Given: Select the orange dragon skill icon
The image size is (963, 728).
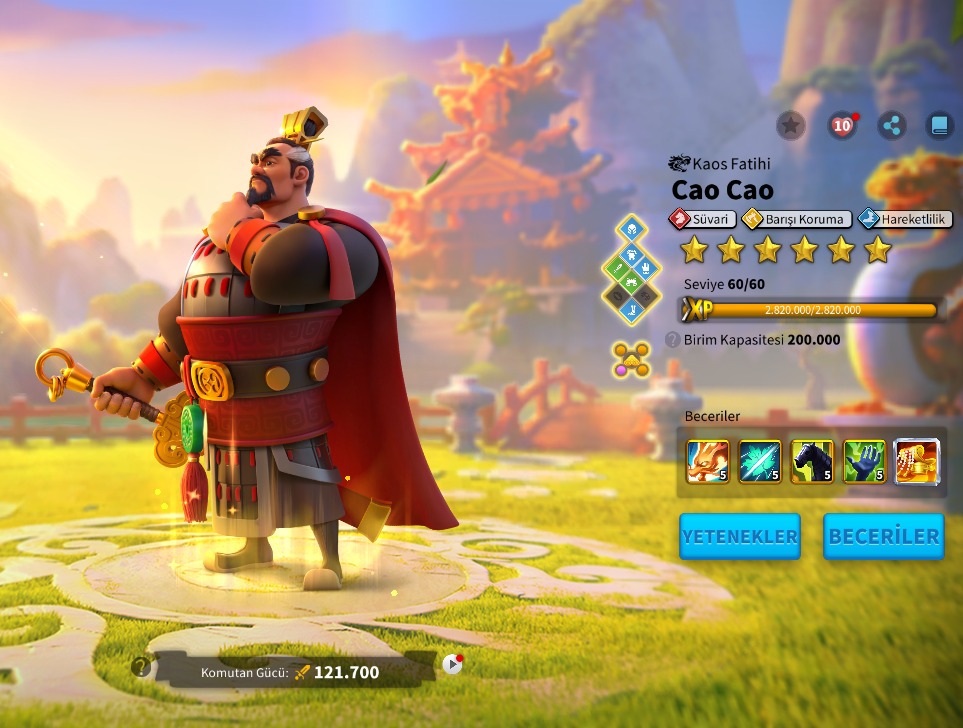Looking at the screenshot, I should pyautogui.click(x=707, y=461).
